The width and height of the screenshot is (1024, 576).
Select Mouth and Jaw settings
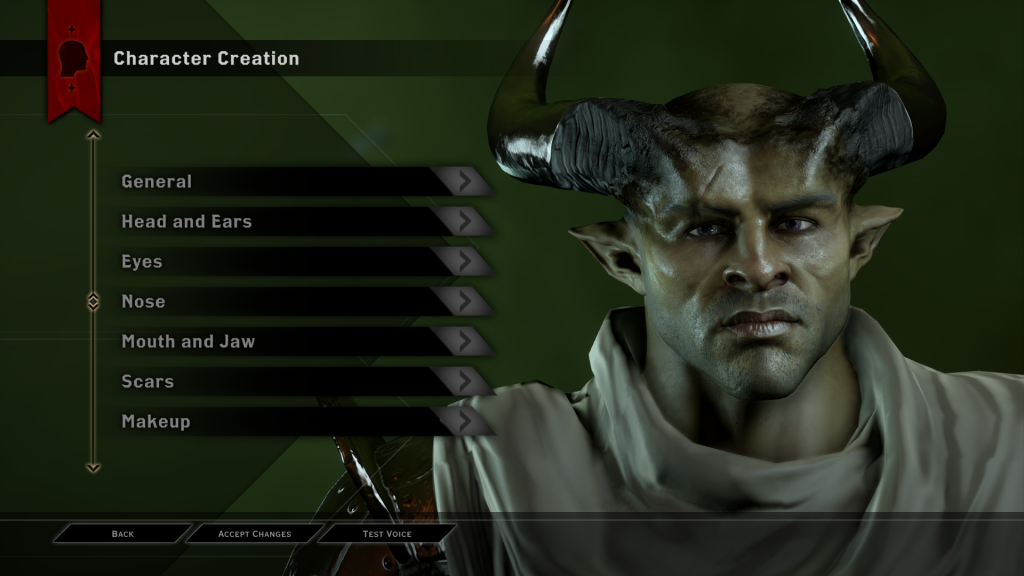(300, 342)
